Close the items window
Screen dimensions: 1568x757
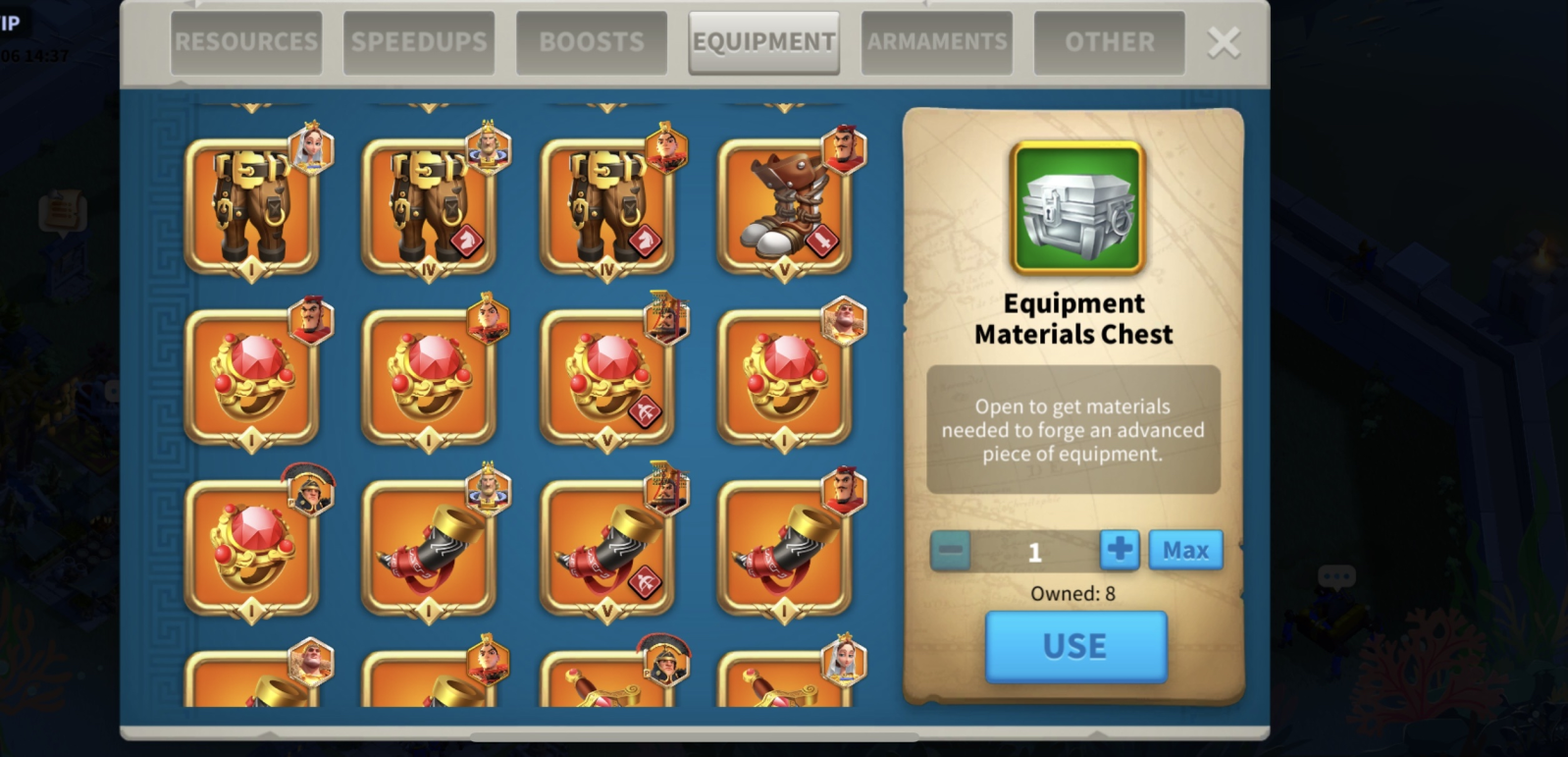[1224, 42]
